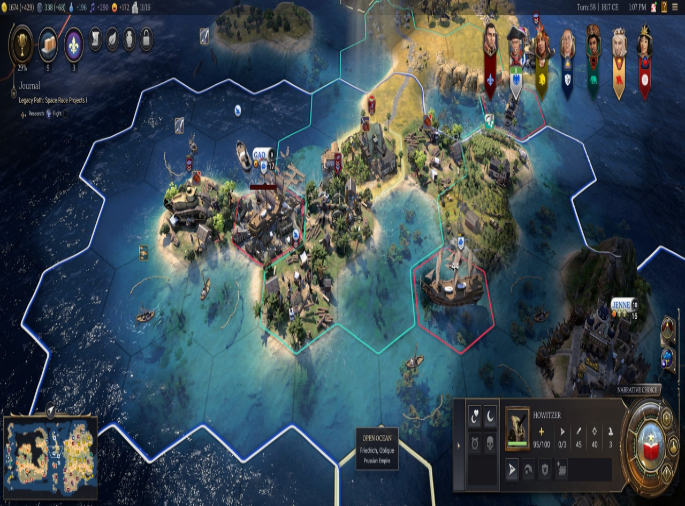
Task: Click the skull delete unit icon
Action: coord(490,443)
